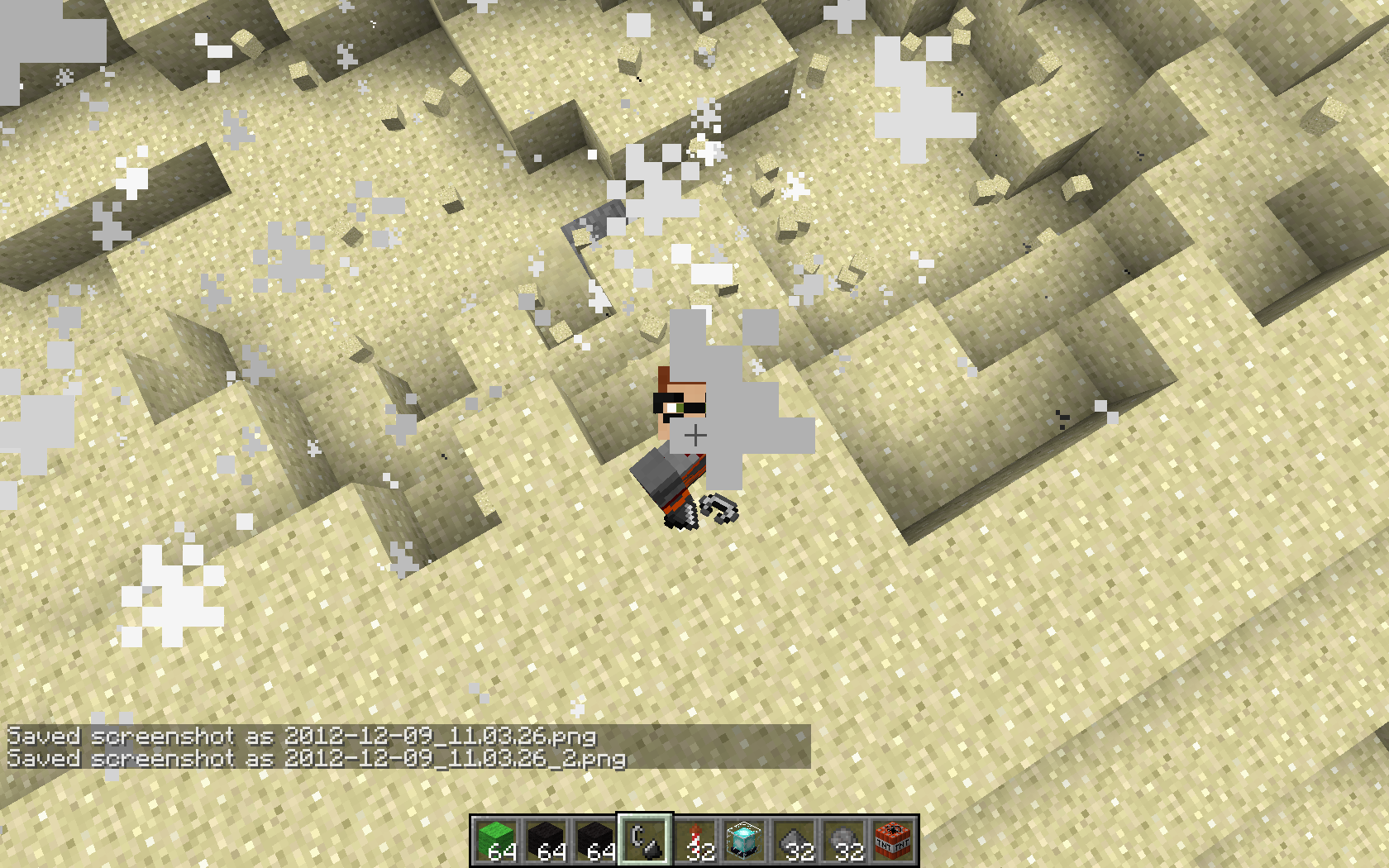The width and height of the screenshot is (1389, 868).
Task: Select the green wool stack
Action: coord(497,841)
